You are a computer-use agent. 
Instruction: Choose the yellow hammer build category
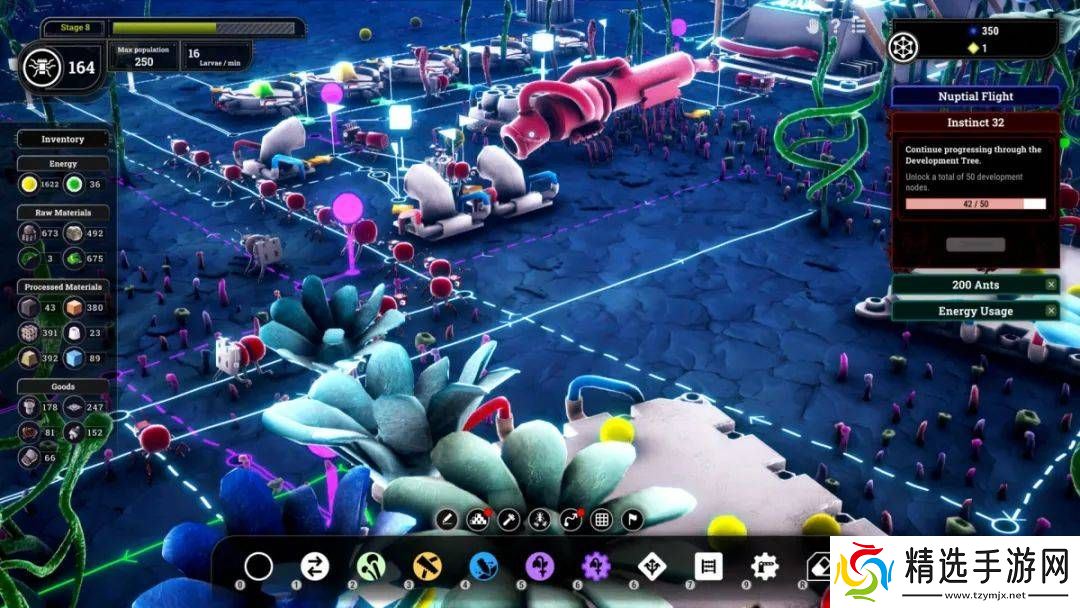coord(428,567)
